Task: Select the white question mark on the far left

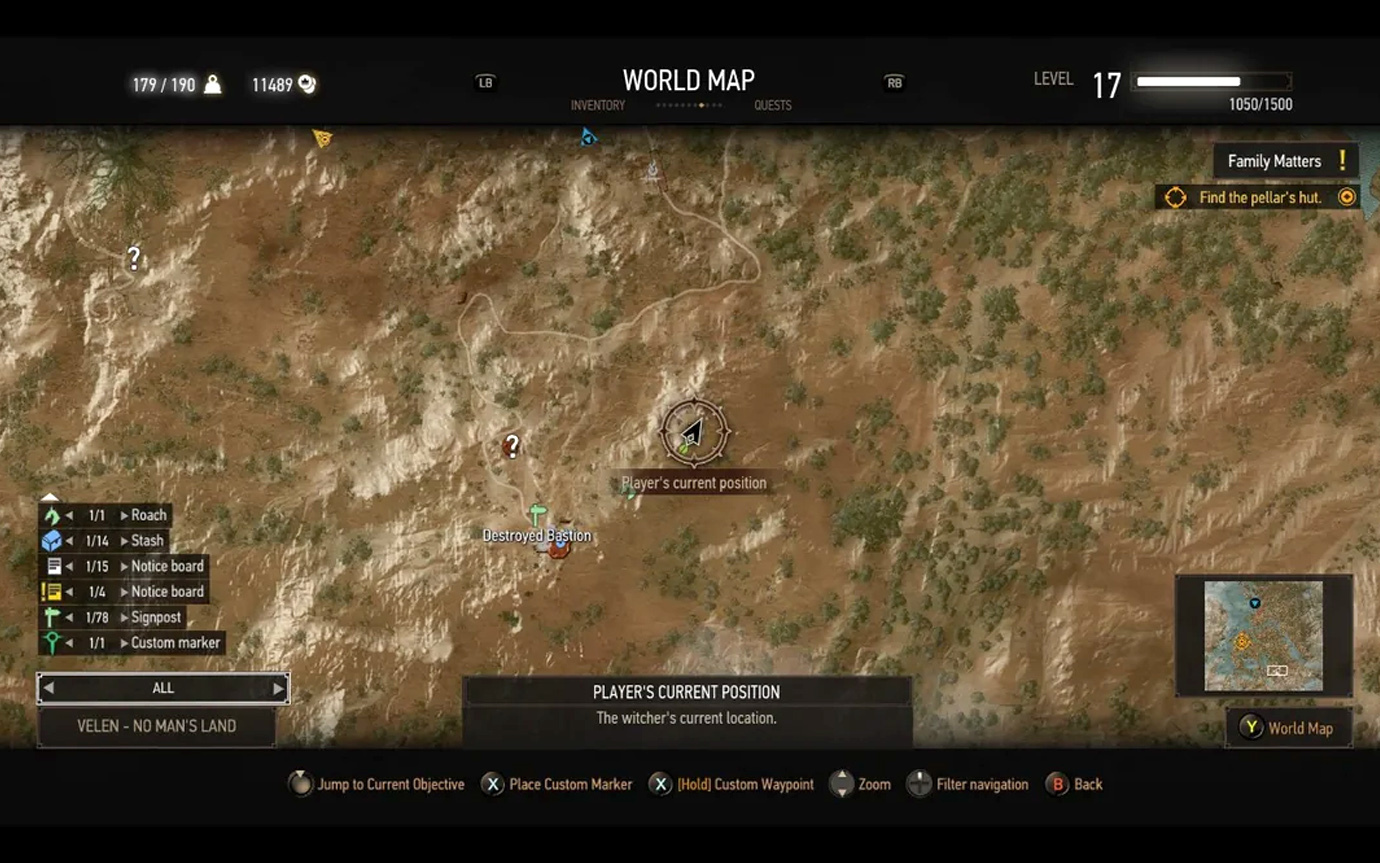Action: click(x=134, y=259)
